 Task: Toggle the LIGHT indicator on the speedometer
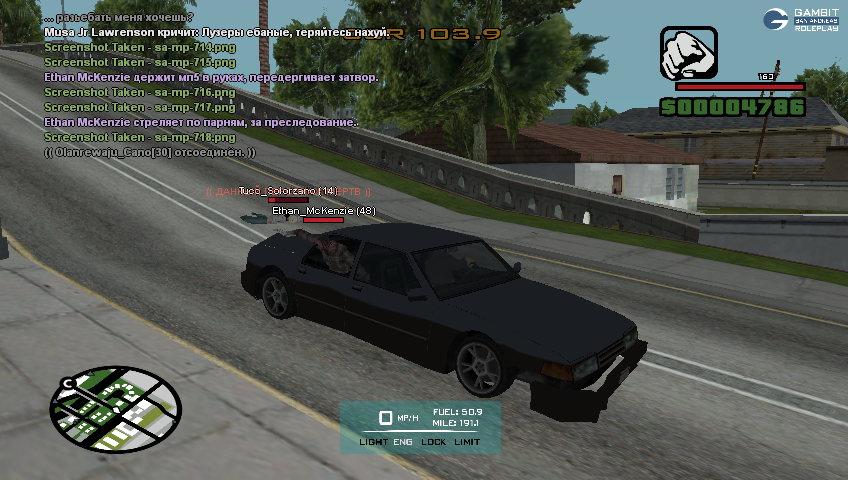[x=373, y=441]
